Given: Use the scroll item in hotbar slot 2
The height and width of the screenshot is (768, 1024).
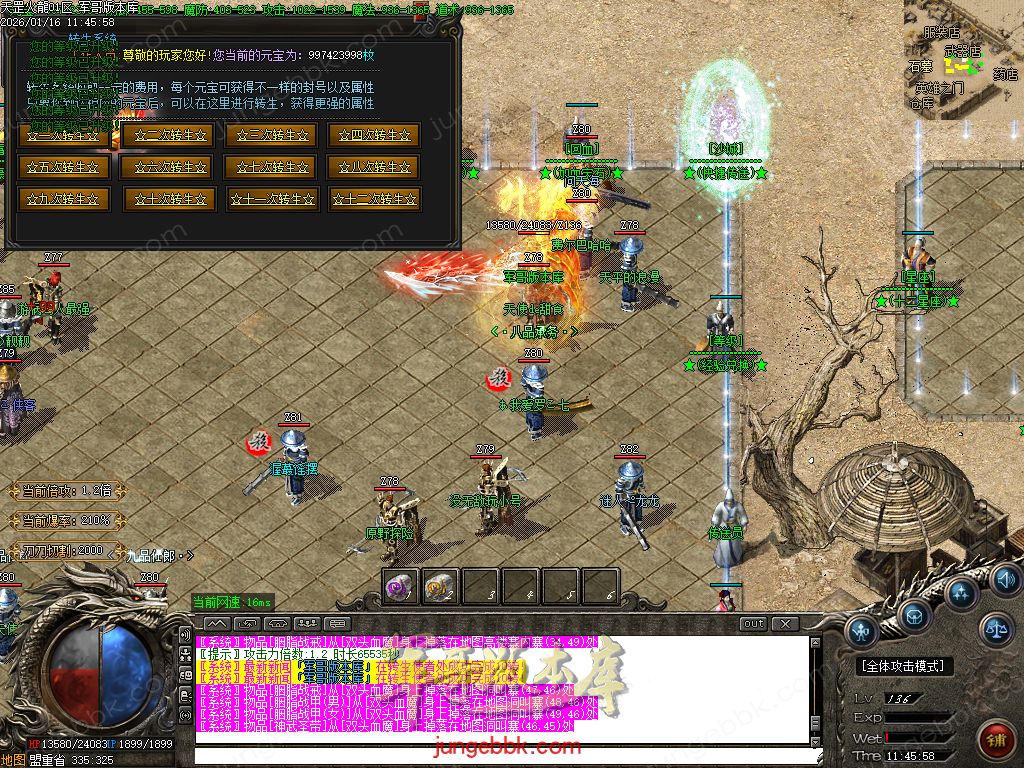Looking at the screenshot, I should tap(441, 587).
